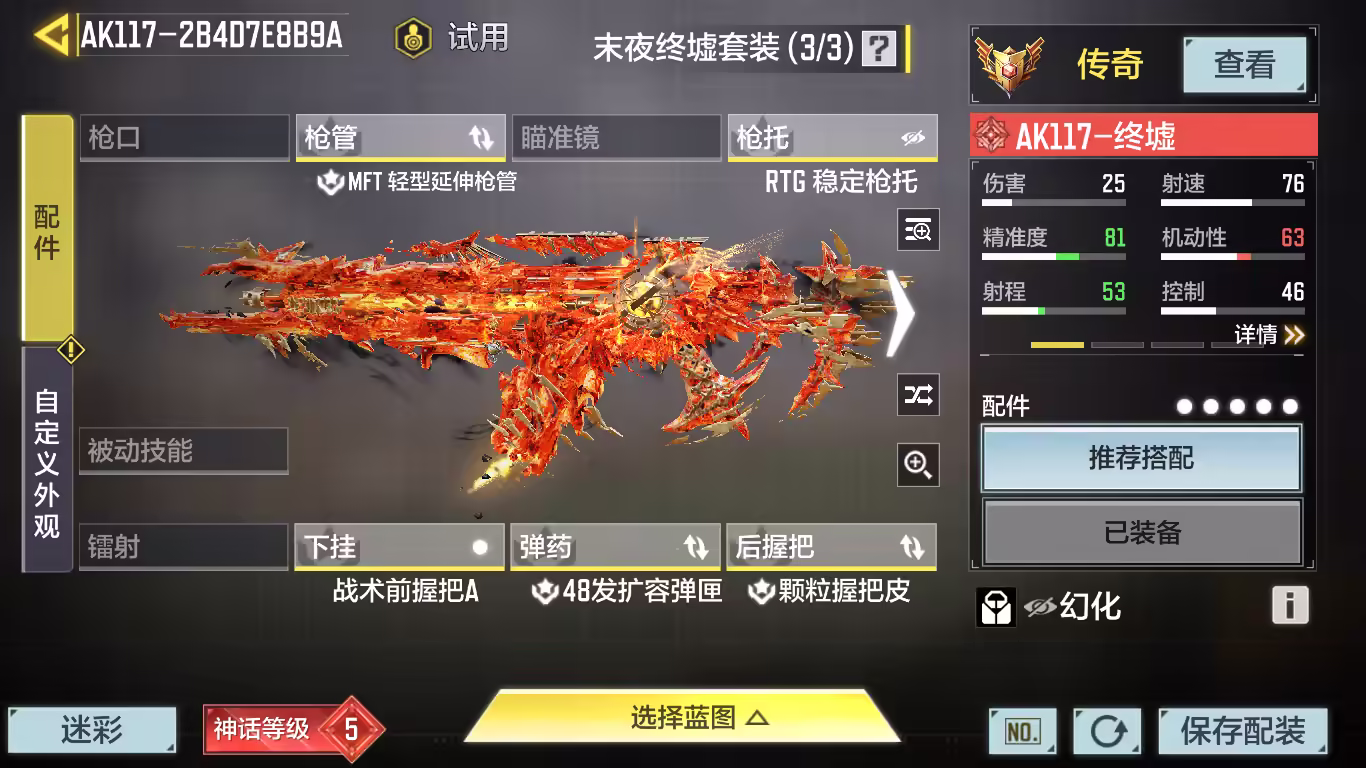Switch to the 配件 attachments tab
1366x768 pixels.
tap(47, 230)
